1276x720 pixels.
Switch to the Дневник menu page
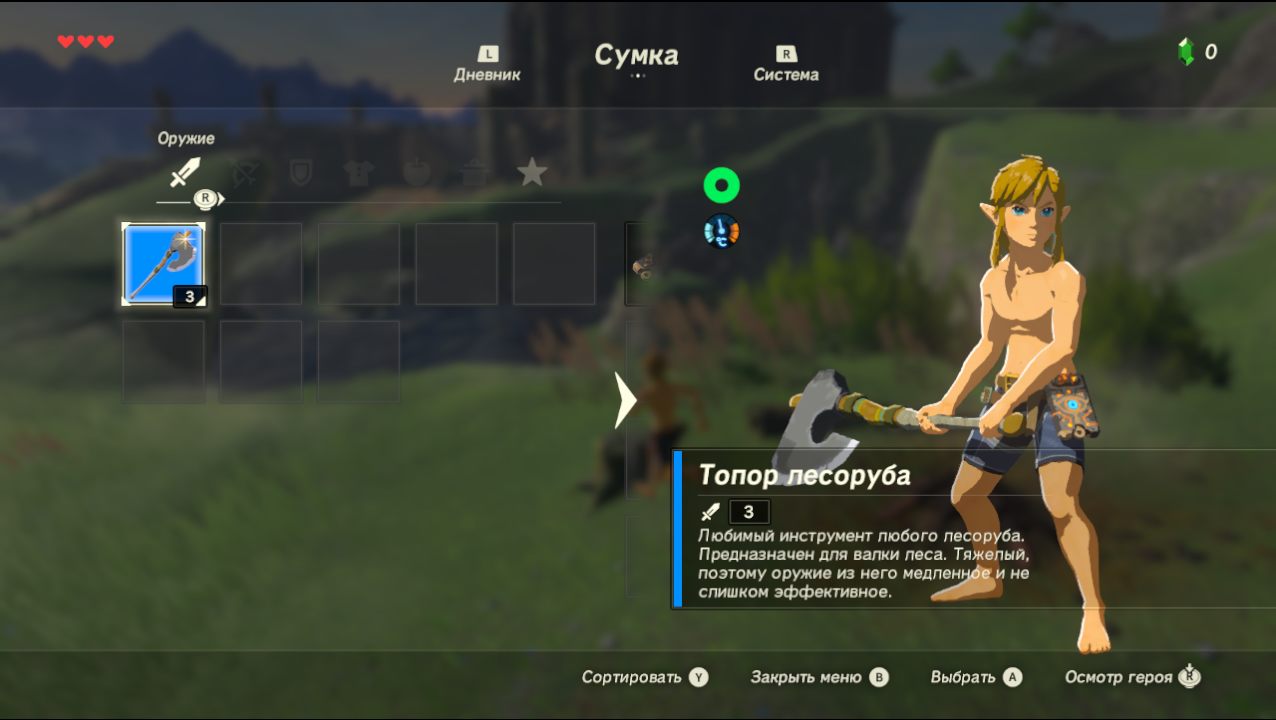487,65
